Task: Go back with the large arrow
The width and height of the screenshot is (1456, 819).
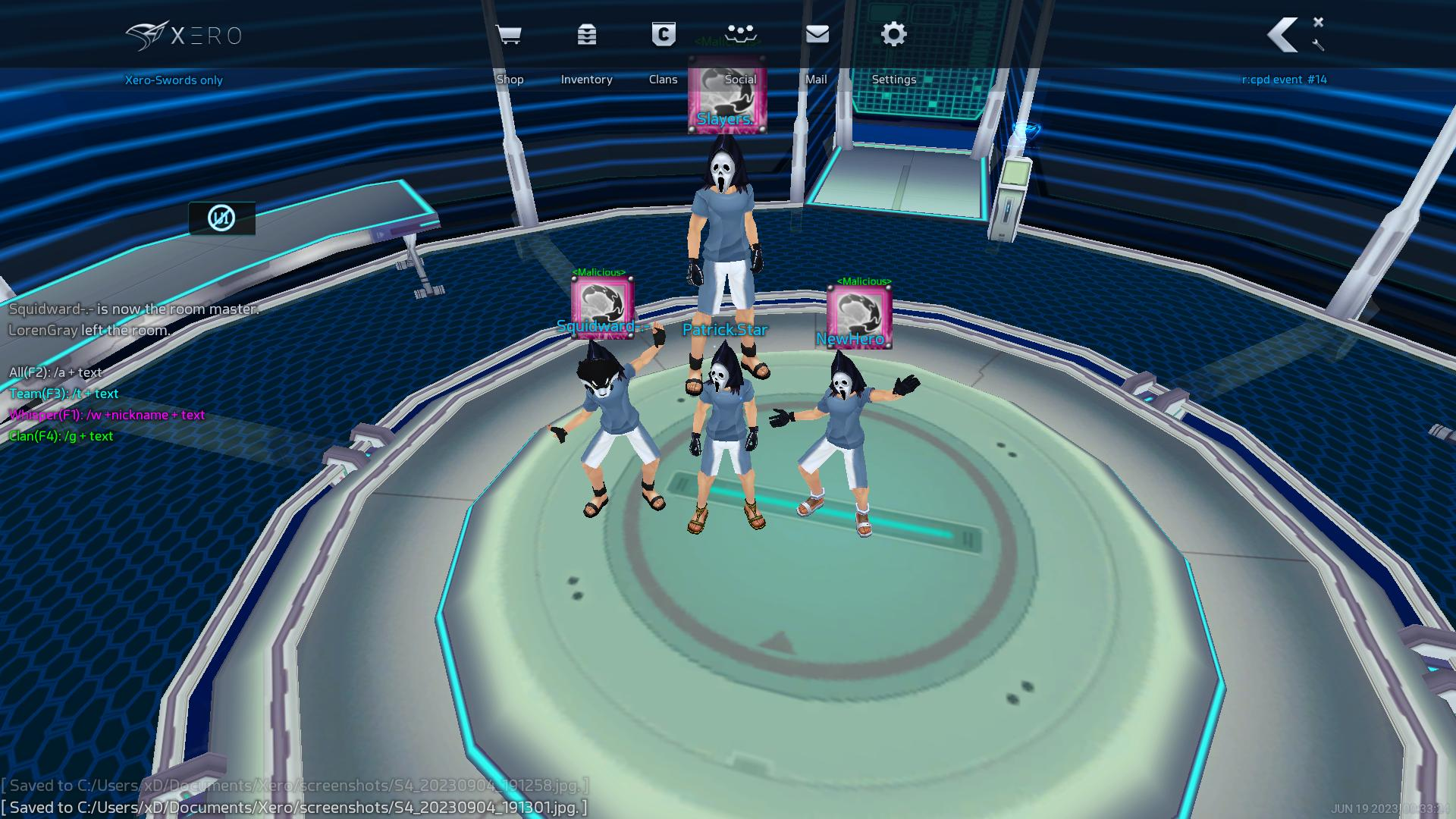Action: click(x=1283, y=35)
